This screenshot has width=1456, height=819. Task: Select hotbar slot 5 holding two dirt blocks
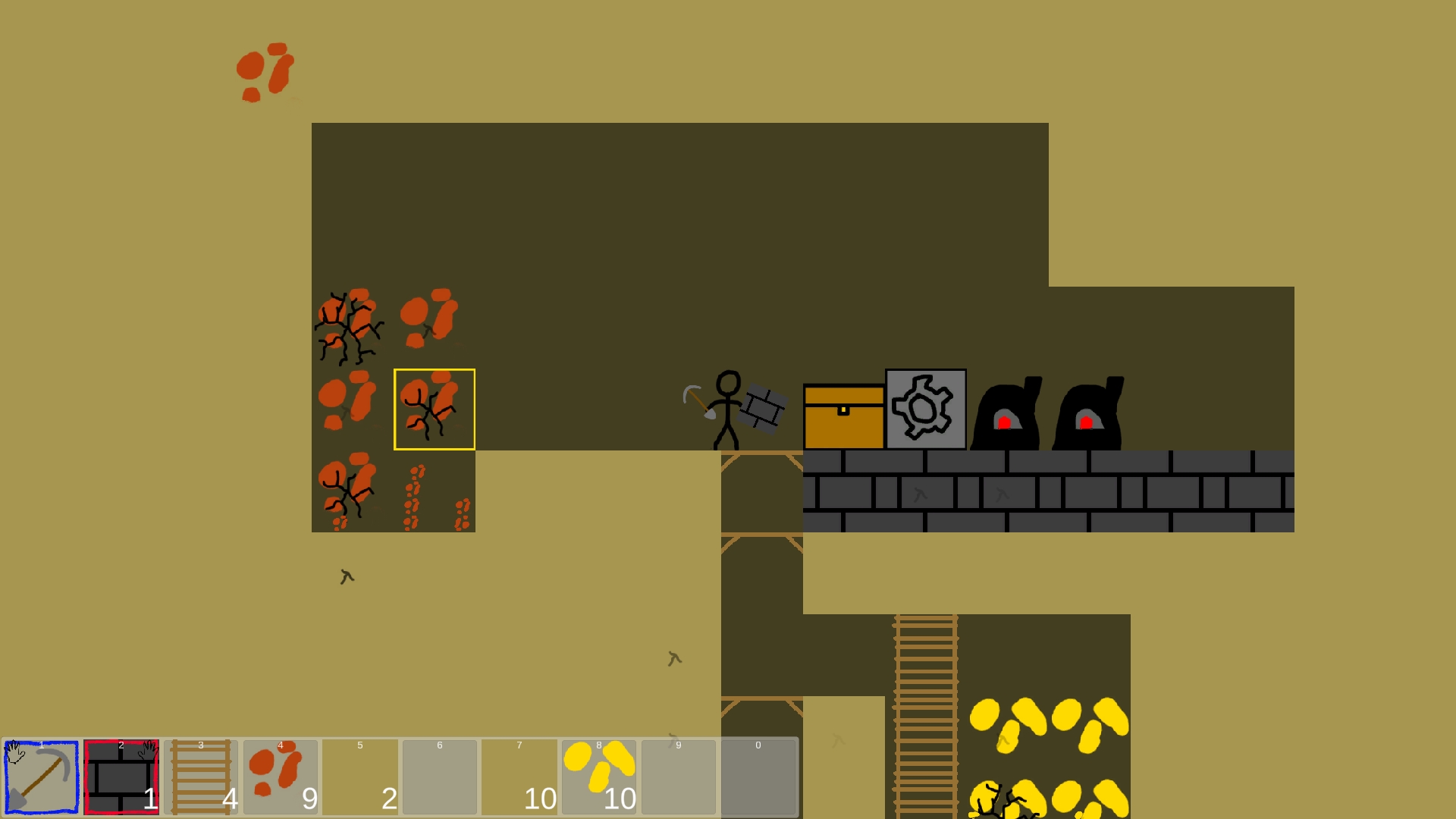(360, 777)
